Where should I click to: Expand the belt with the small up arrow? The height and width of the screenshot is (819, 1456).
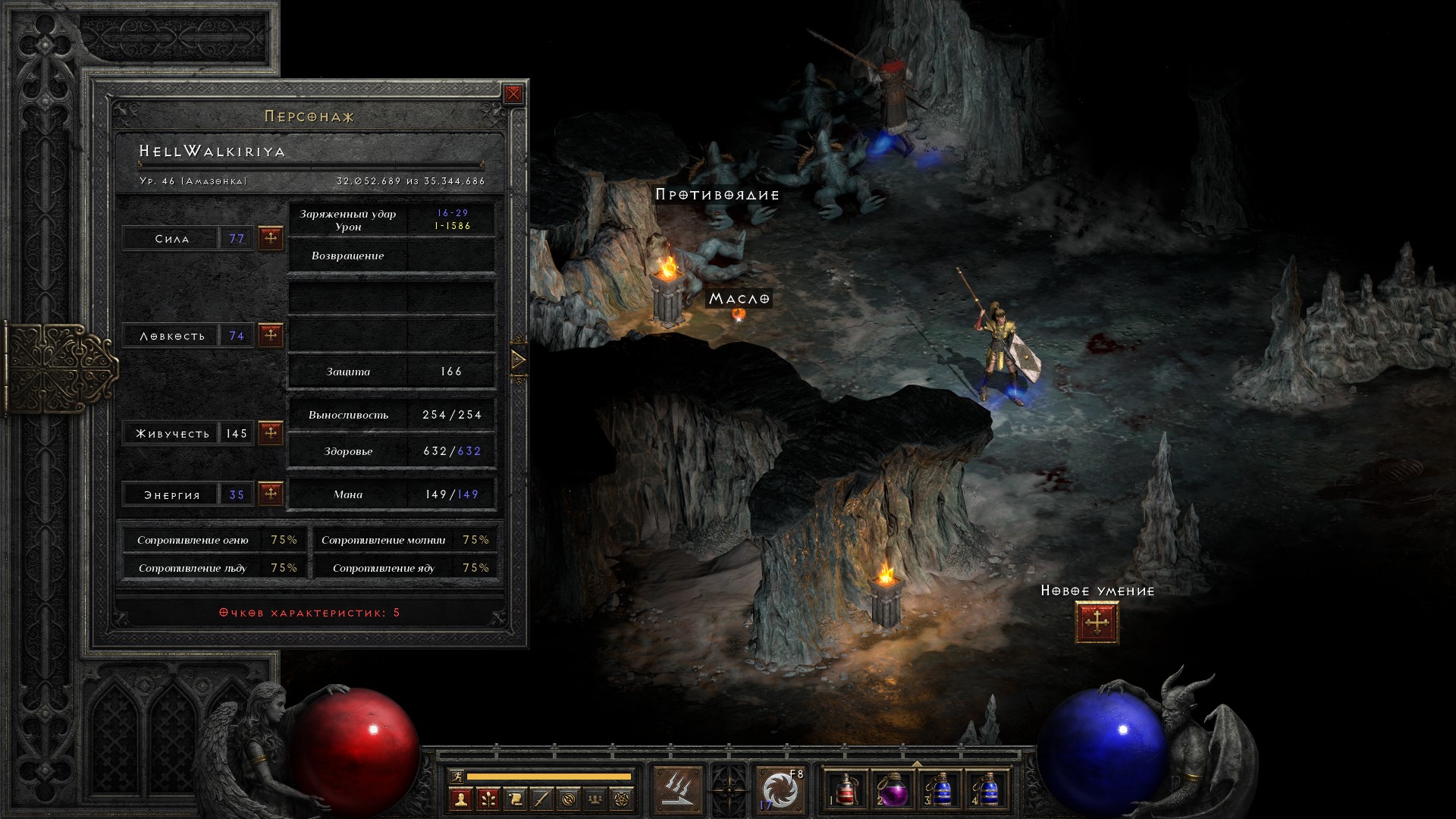coord(917,764)
